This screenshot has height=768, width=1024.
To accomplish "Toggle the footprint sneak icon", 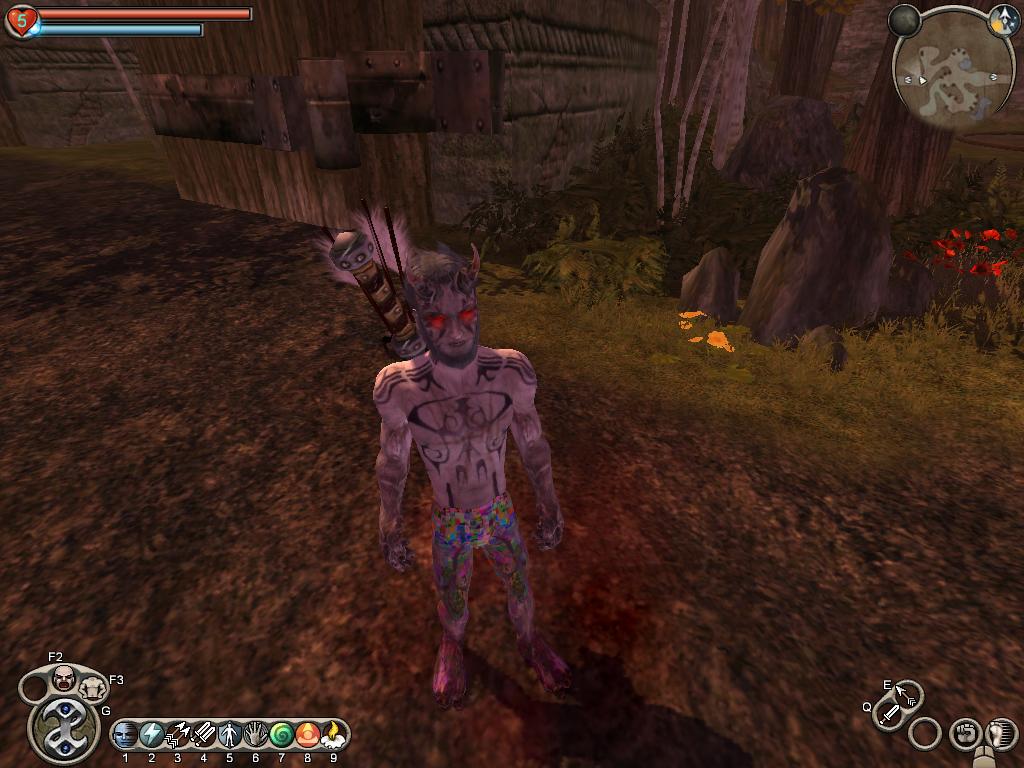I will click(x=1000, y=733).
